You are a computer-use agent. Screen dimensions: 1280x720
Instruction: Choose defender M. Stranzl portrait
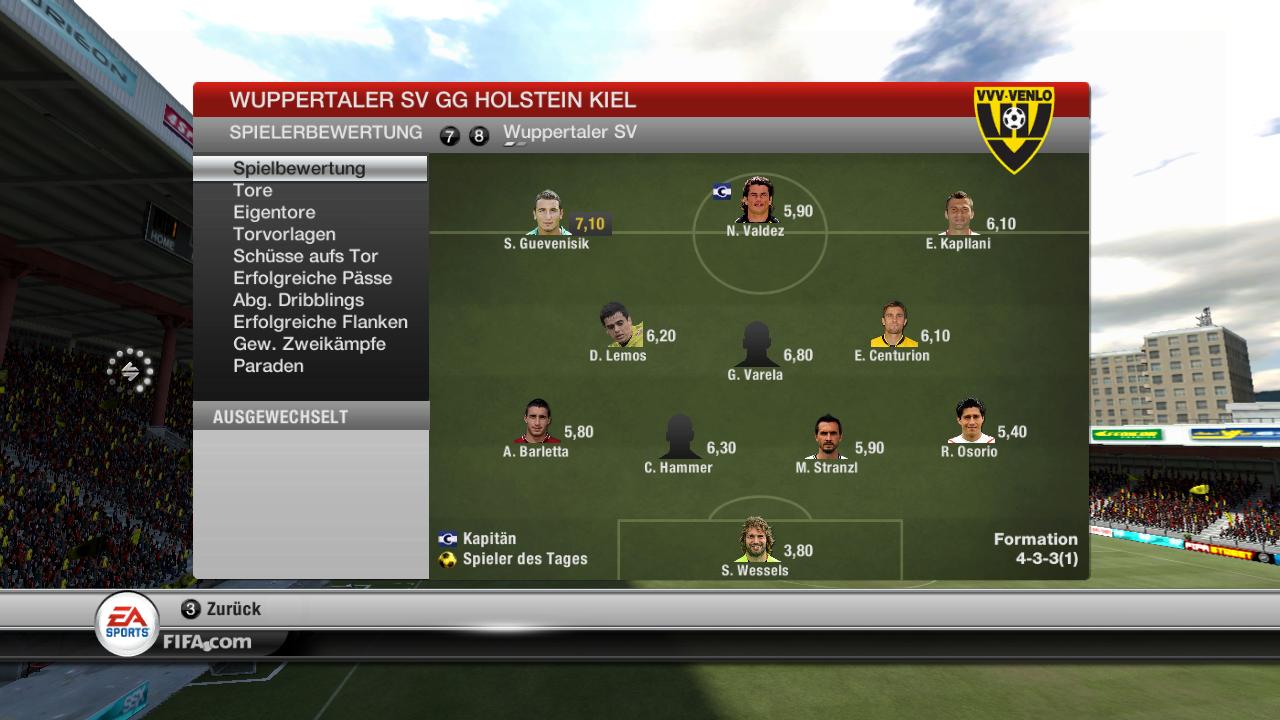coord(827,437)
